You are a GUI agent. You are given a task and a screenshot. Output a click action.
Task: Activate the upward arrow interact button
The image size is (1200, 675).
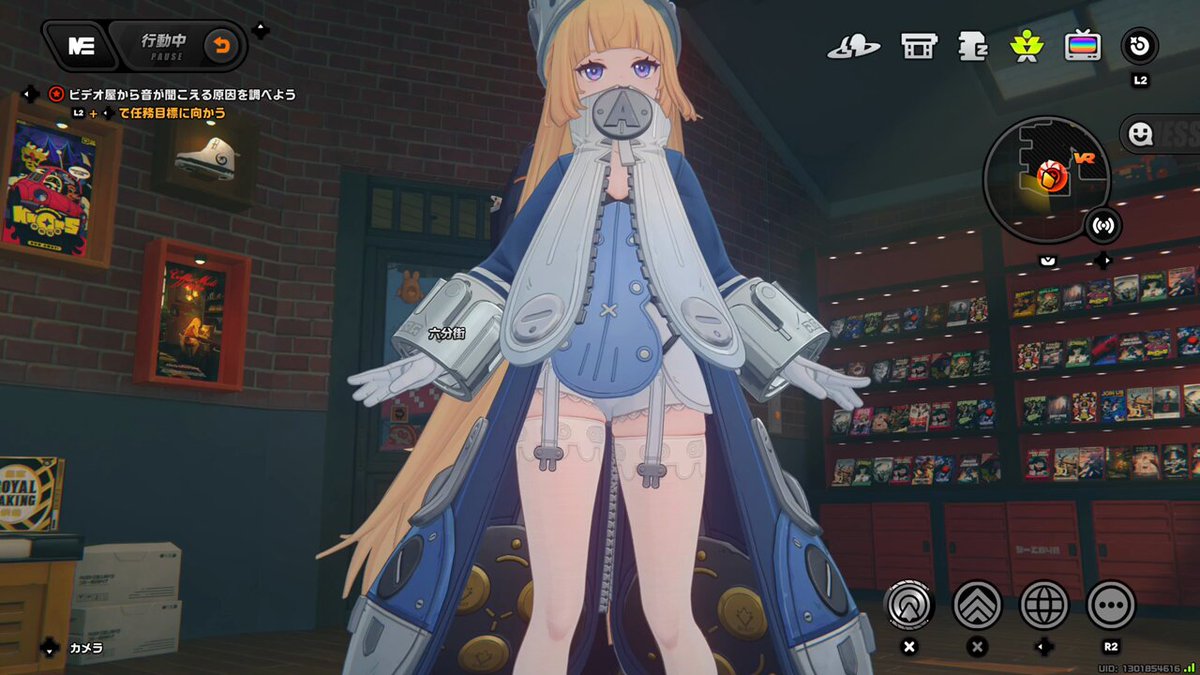coord(908,605)
